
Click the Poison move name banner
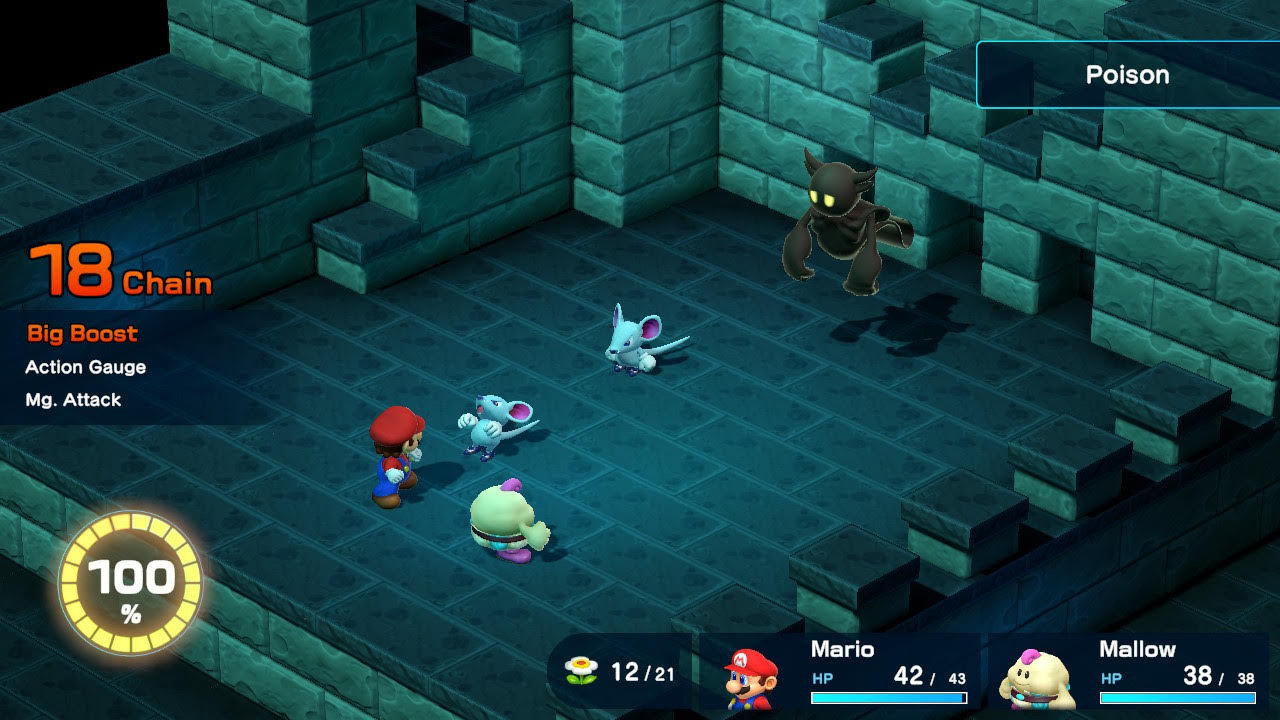pyautogui.click(x=1127, y=75)
